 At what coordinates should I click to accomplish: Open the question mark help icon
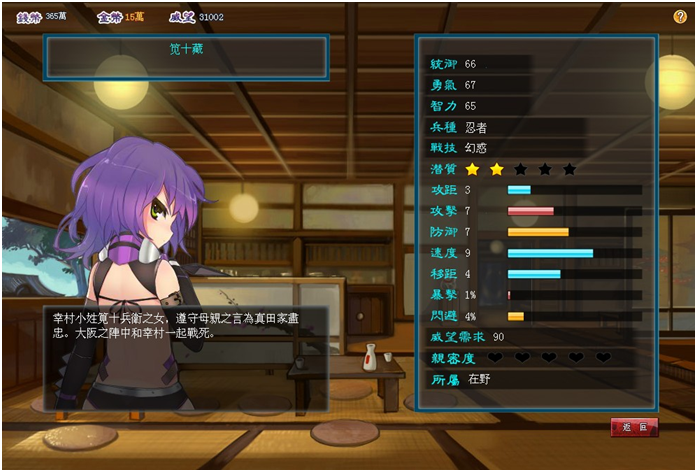tap(680, 17)
